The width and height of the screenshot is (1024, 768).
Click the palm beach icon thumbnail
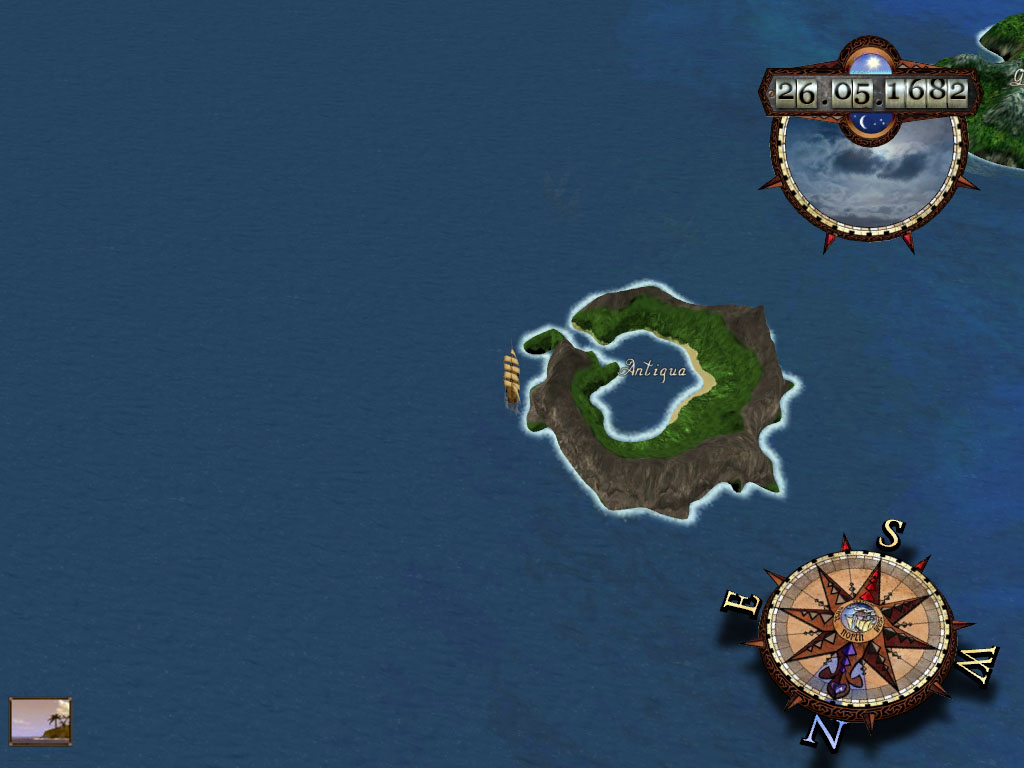pos(41,721)
